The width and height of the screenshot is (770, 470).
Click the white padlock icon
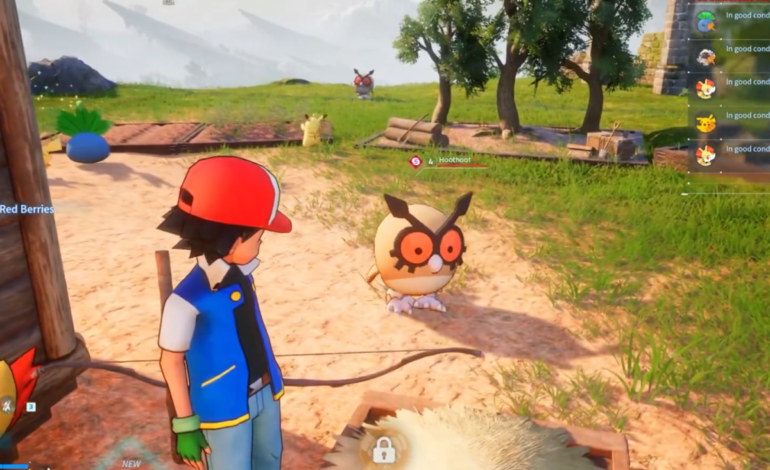click(x=383, y=450)
